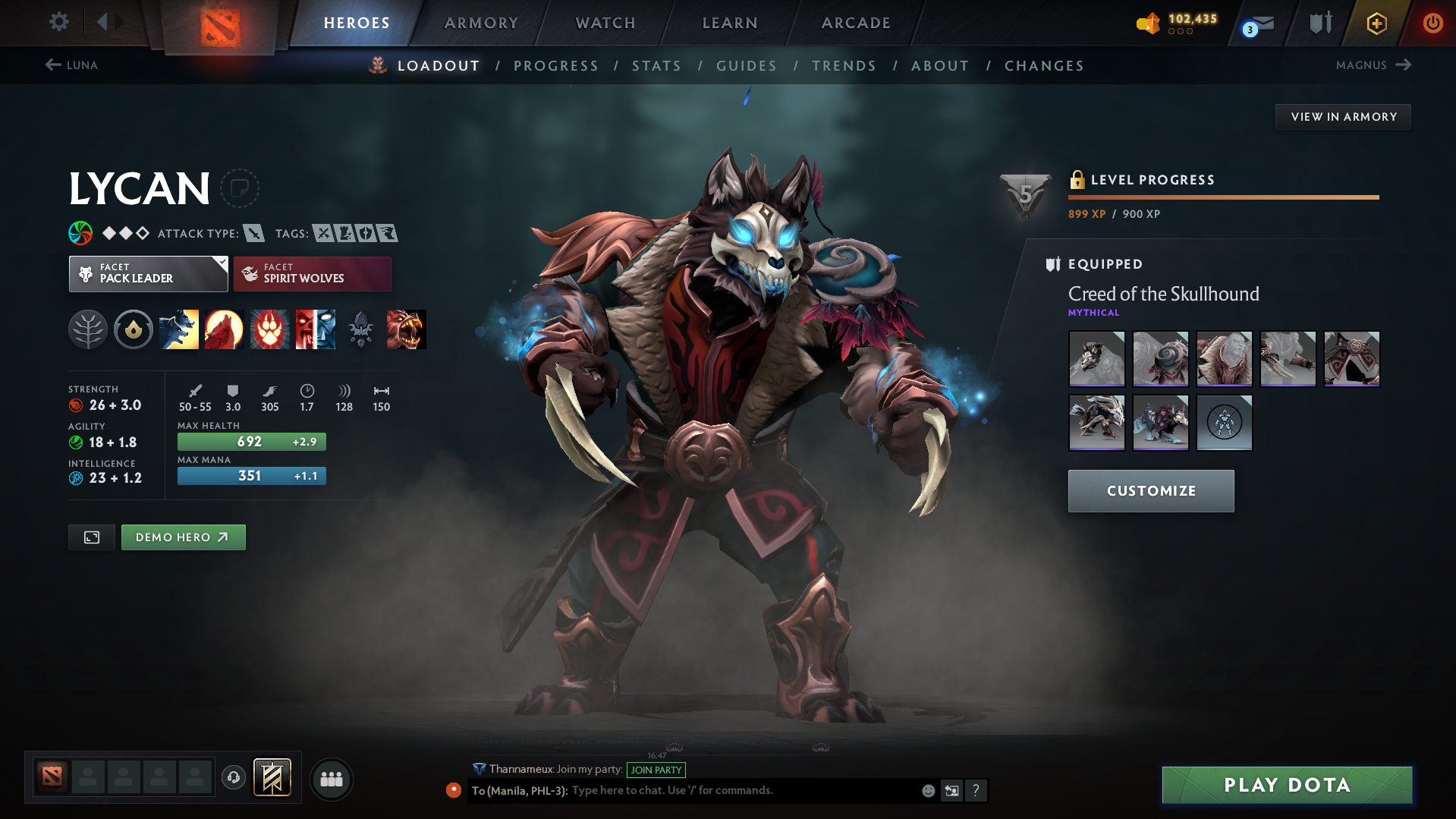
Task: Switch to the ARMORY tab
Action: (481, 23)
